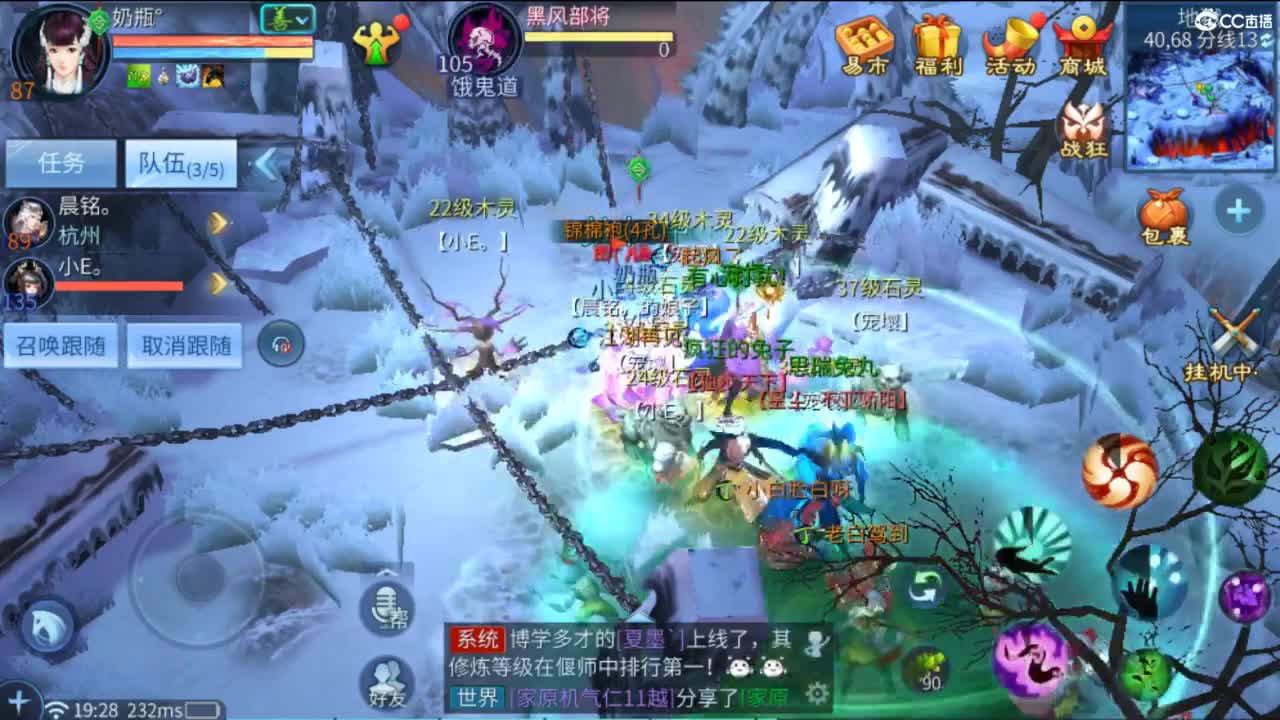Open the 活动 events horn icon
The height and width of the screenshot is (720, 1280).
tap(1010, 40)
